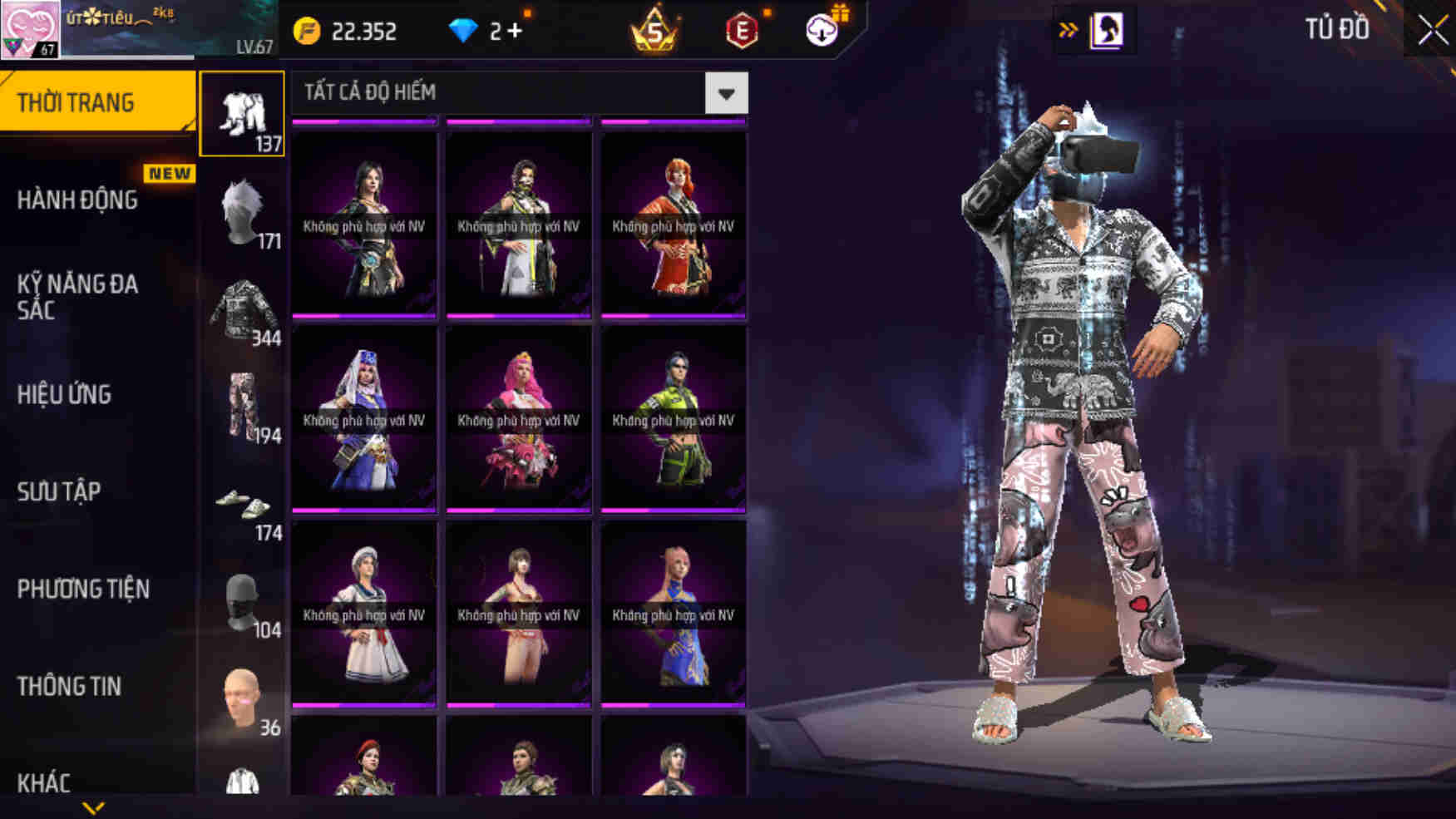Select the jacket category icon (344)

pyautogui.click(x=244, y=312)
